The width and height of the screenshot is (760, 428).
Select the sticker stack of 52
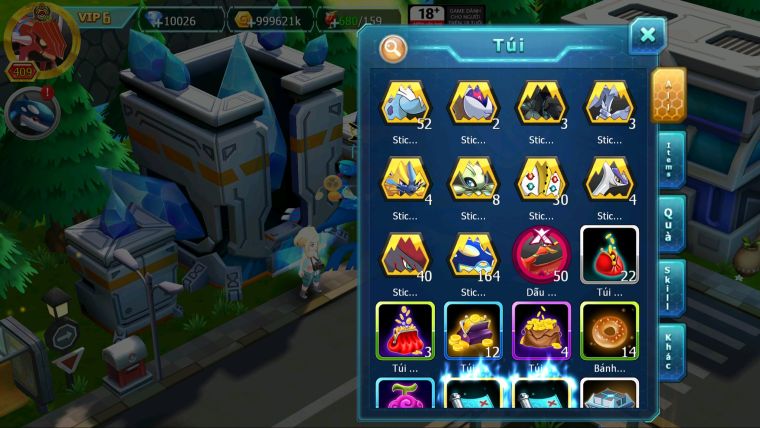tap(404, 104)
